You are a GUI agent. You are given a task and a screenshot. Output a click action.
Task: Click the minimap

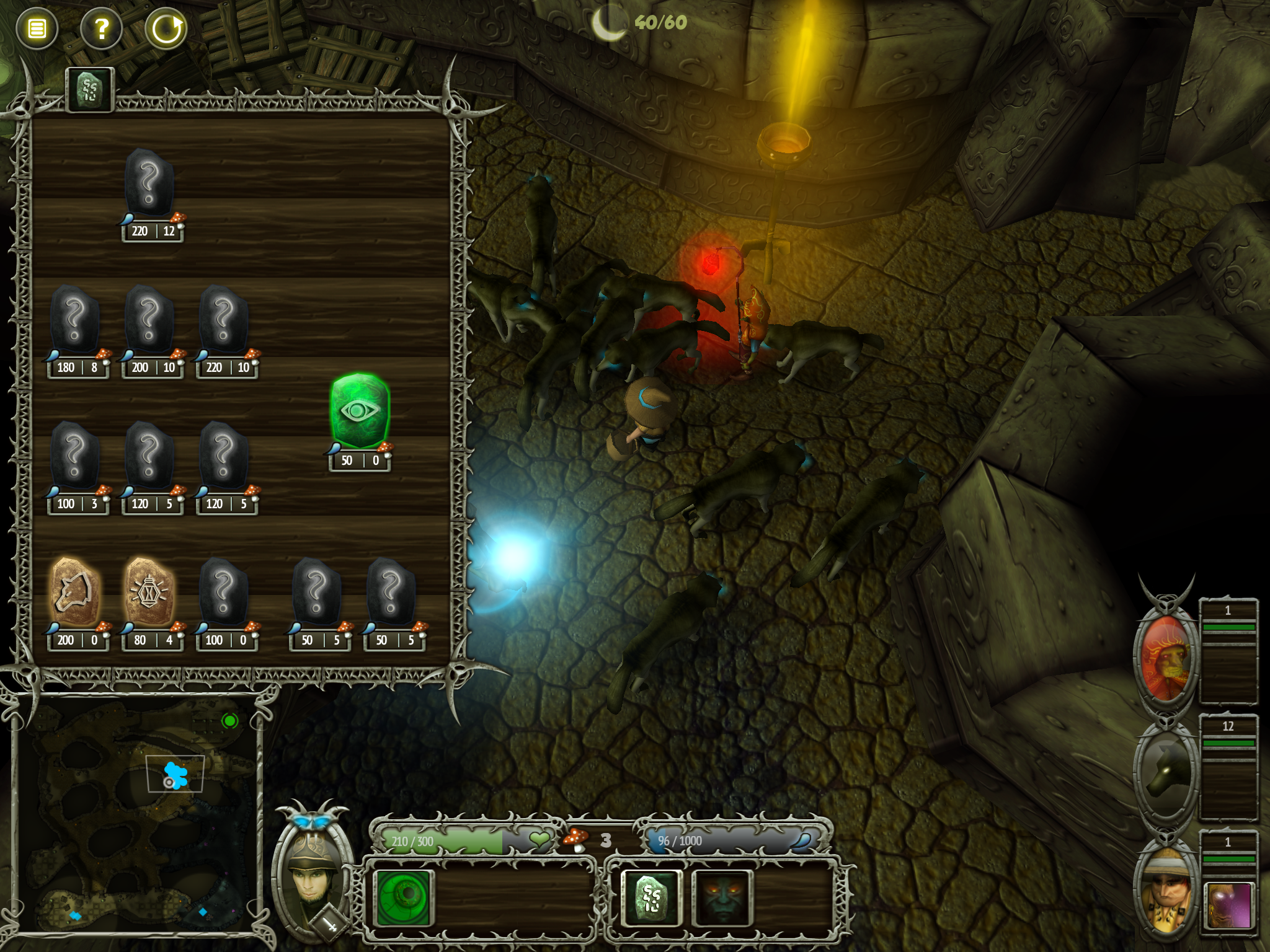(136, 812)
